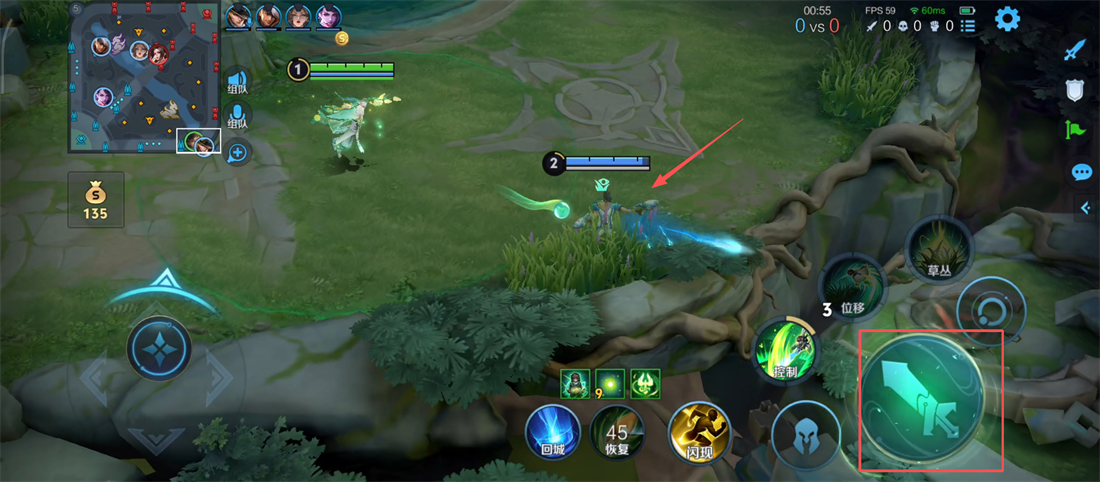The width and height of the screenshot is (1100, 482).
Task: Click the plus chat bubble beside minimap
Action: pos(237,153)
